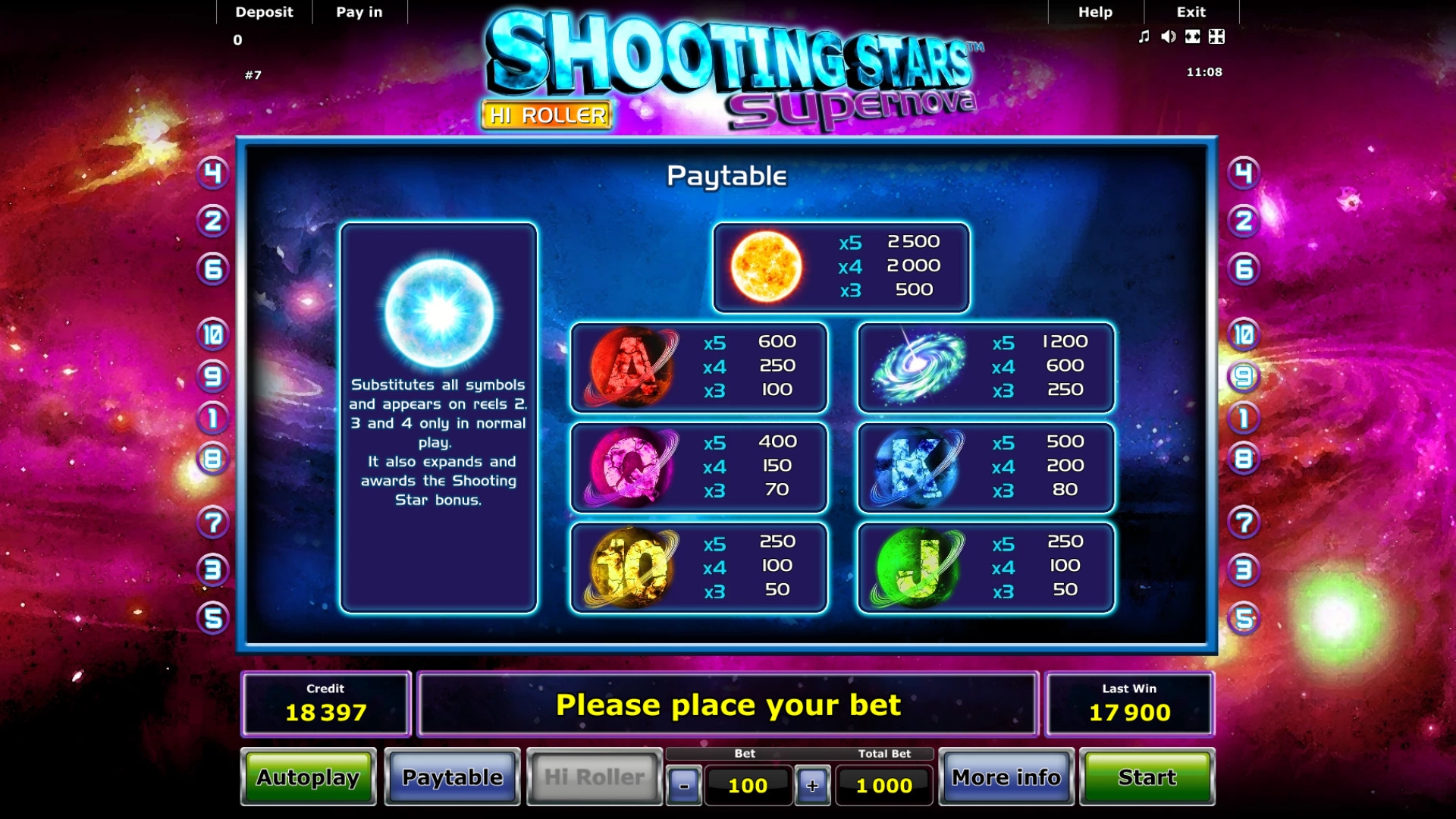1456x819 pixels.
Task: Show More info pages
Action: [1006, 777]
